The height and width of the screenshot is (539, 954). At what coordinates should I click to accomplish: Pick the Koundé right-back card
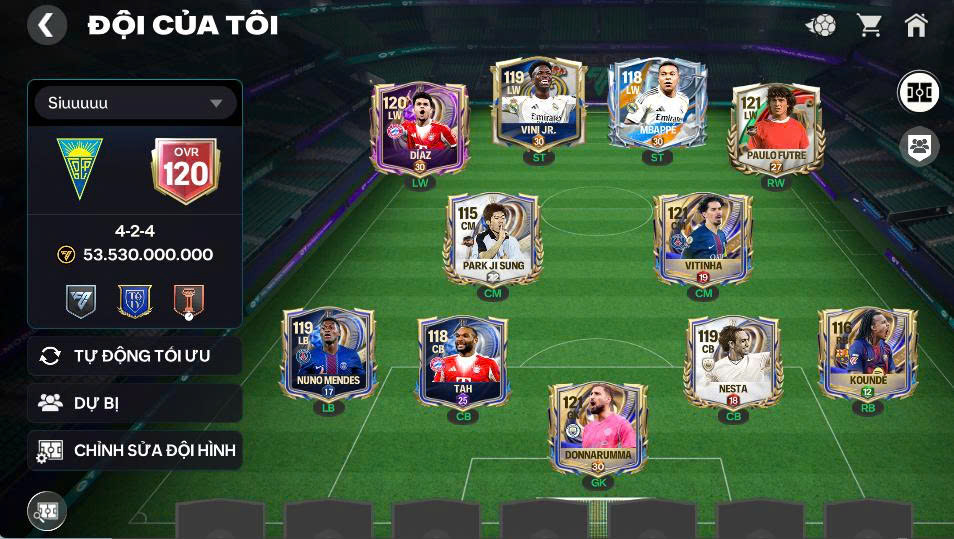click(x=867, y=355)
